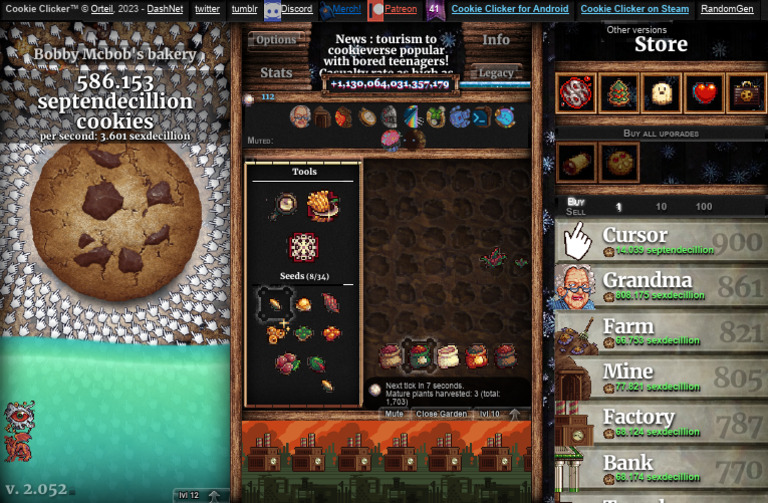Select the Christmas tree cookie upgrade

(619, 93)
